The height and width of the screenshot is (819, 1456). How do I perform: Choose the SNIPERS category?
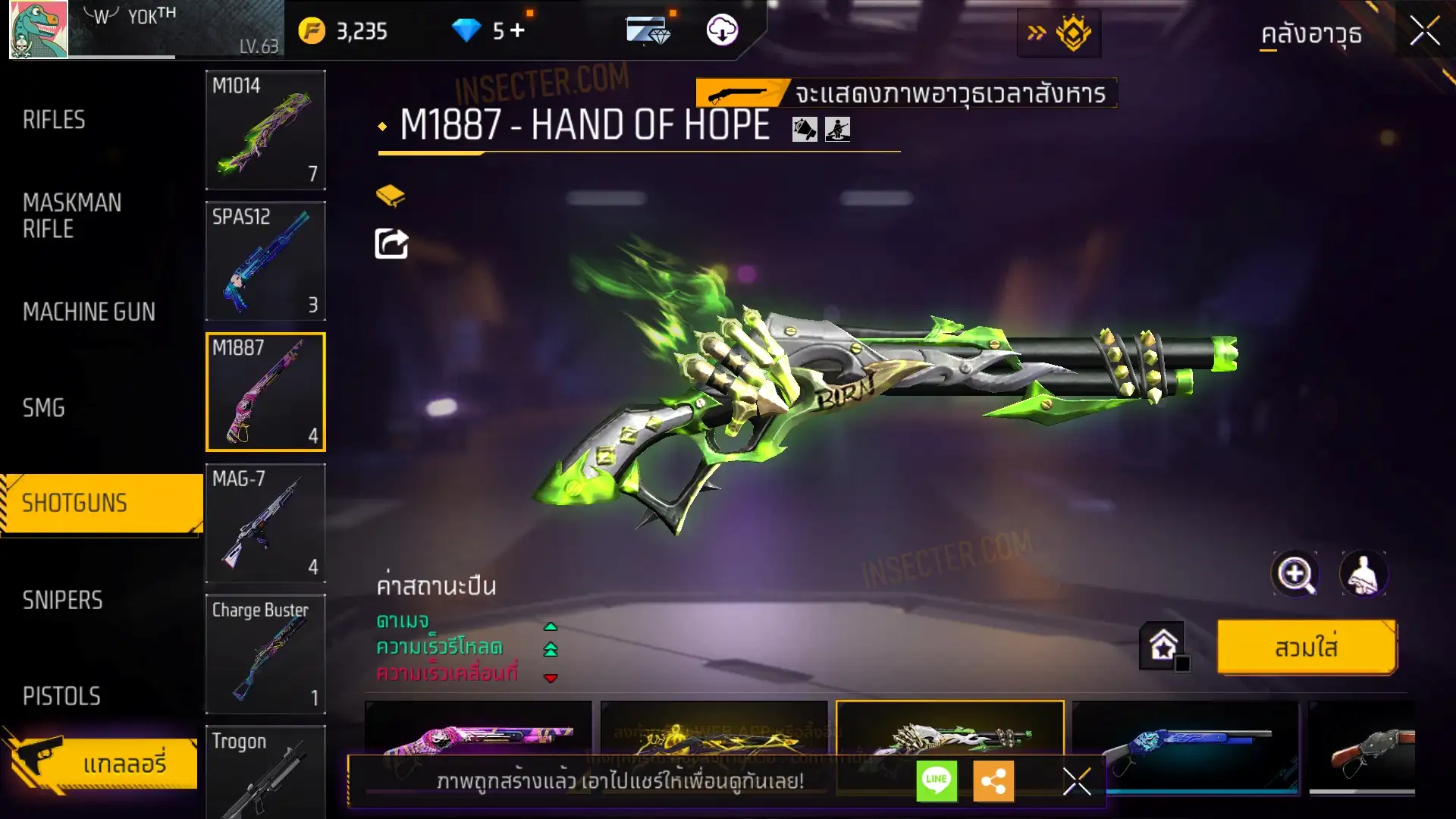(x=62, y=601)
